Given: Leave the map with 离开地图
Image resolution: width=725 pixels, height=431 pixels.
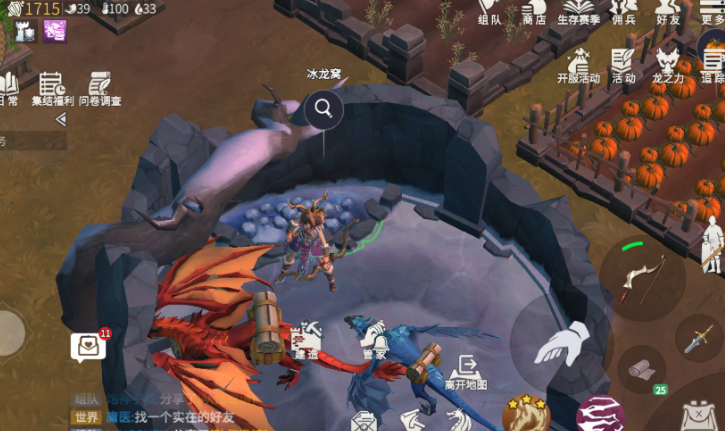Looking at the screenshot, I should click(x=466, y=371).
